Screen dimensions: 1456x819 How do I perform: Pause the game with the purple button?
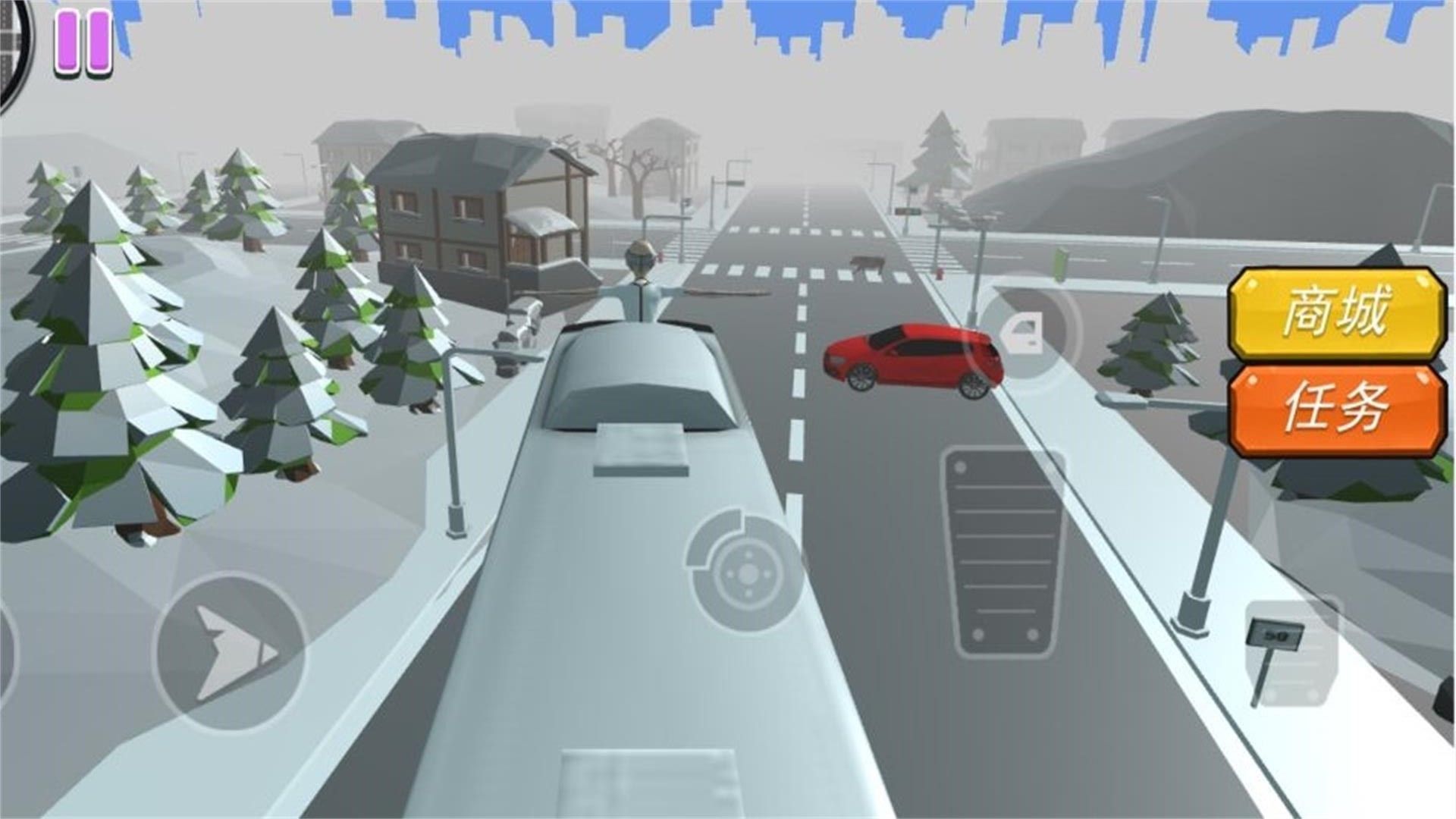tap(83, 42)
